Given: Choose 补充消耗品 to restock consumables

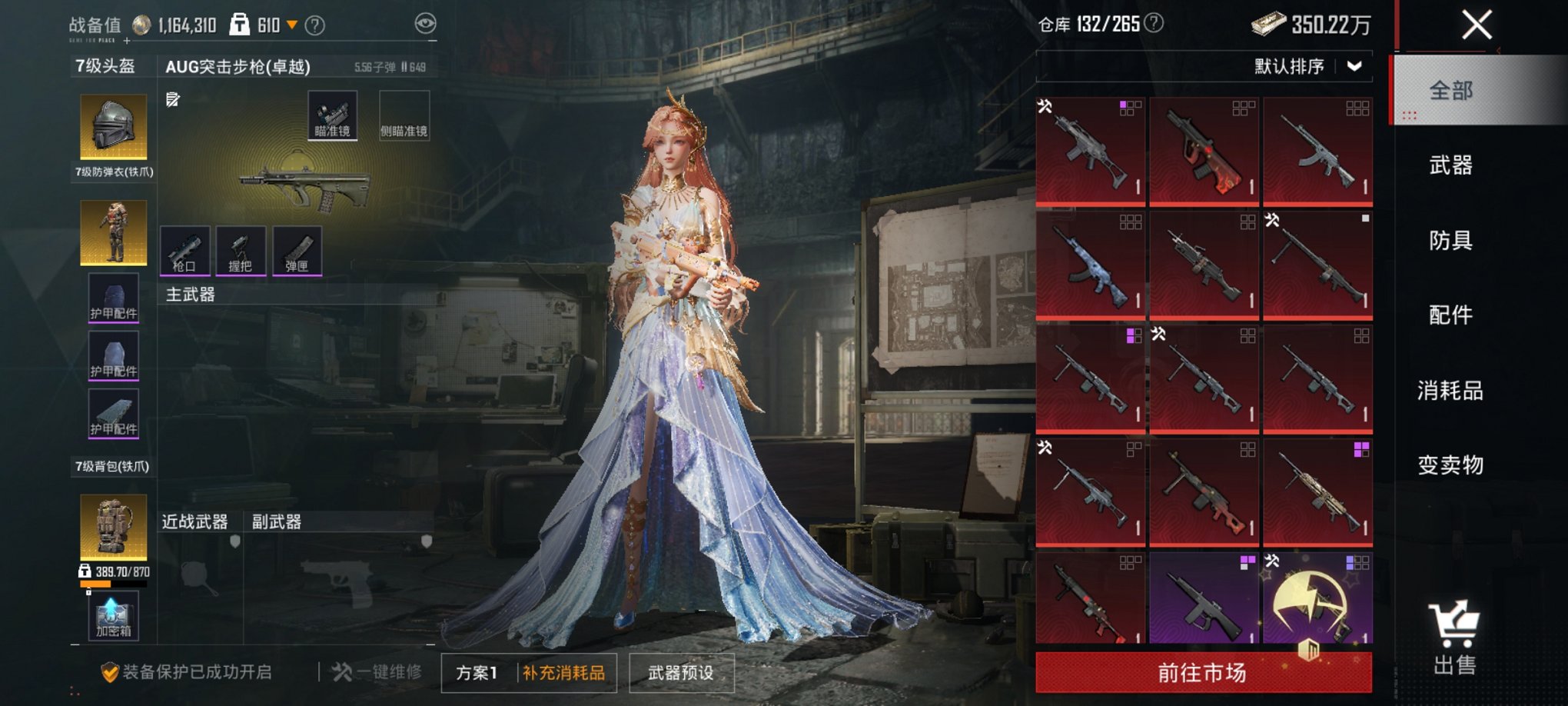Looking at the screenshot, I should [564, 673].
